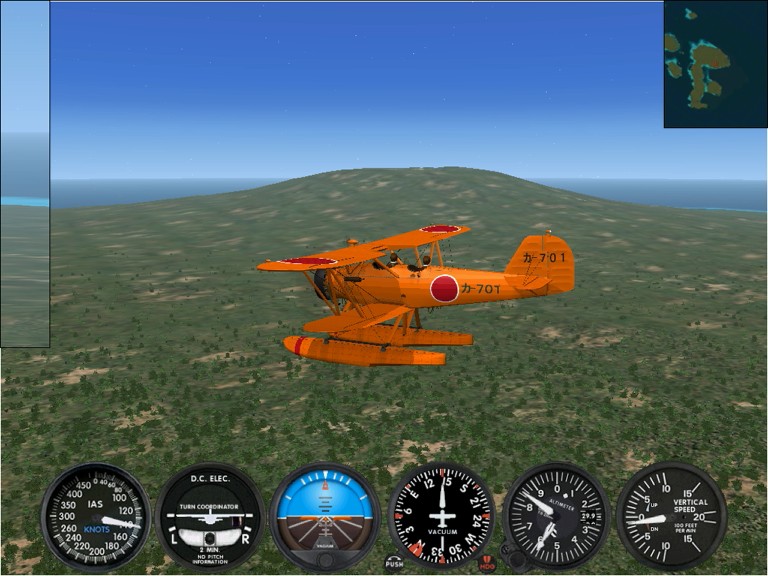Click the red HDG knob
This screenshot has width=768, height=576.
[x=488, y=563]
